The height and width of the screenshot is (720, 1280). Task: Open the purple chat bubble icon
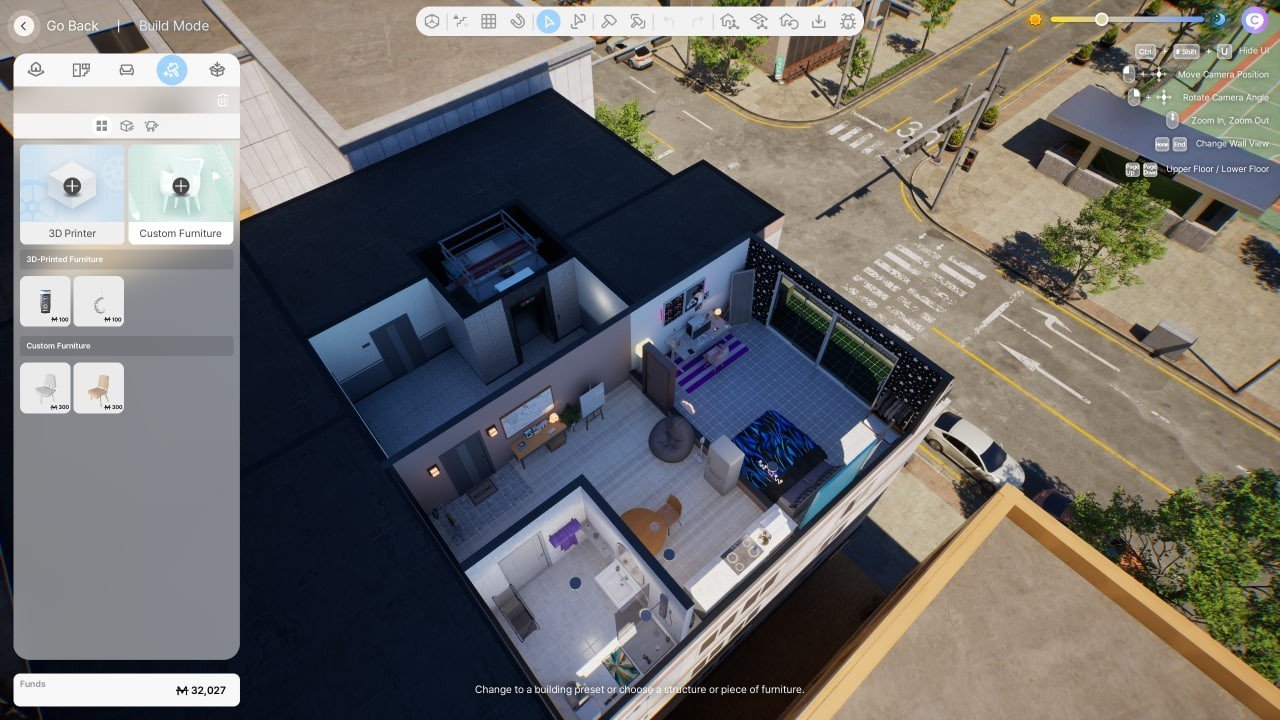pos(1254,19)
